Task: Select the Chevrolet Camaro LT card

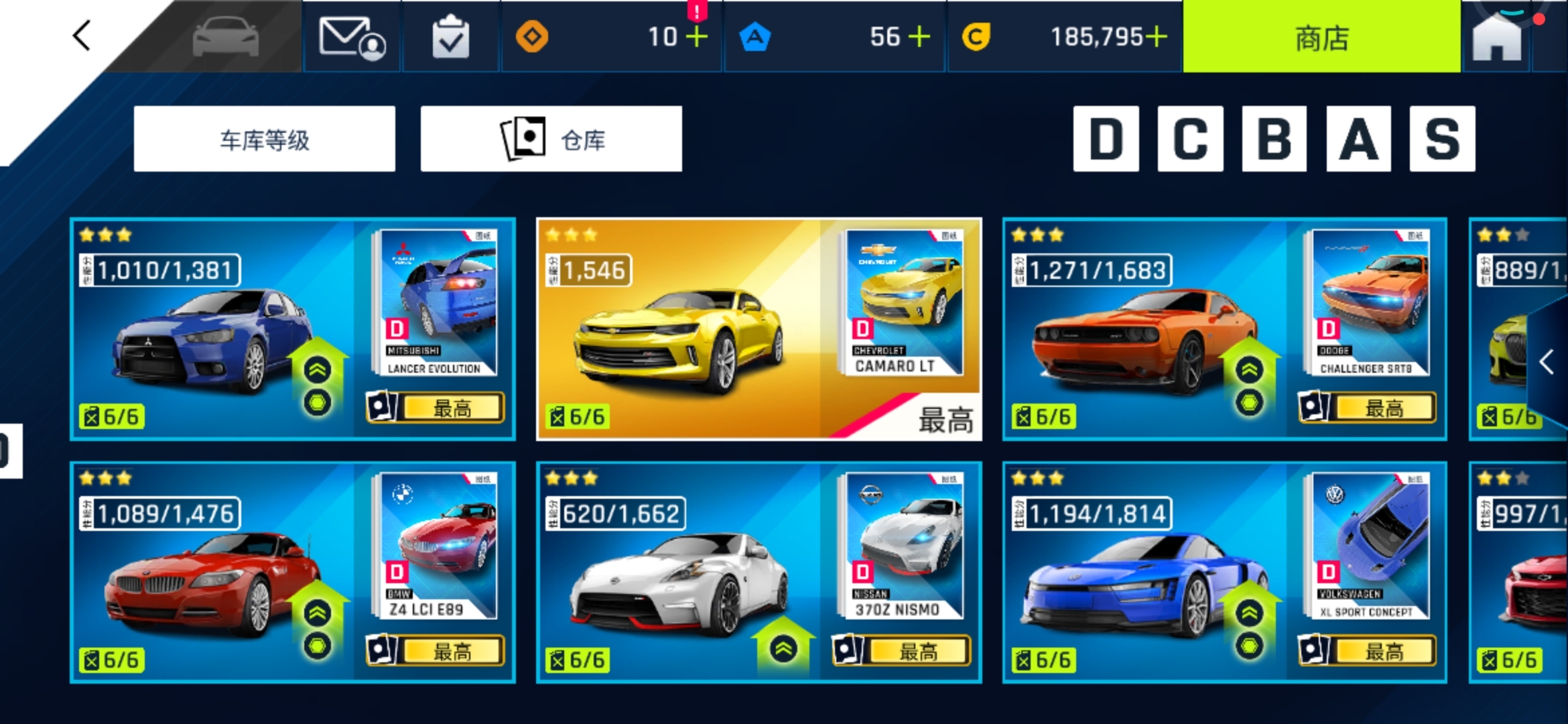Action: [759, 328]
